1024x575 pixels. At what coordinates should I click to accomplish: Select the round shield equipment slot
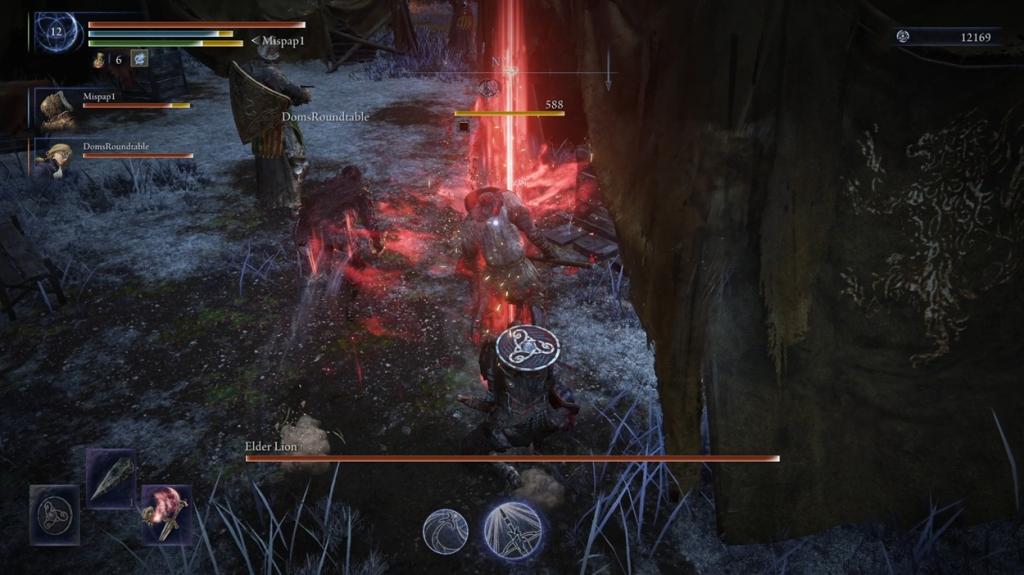pos(54,515)
